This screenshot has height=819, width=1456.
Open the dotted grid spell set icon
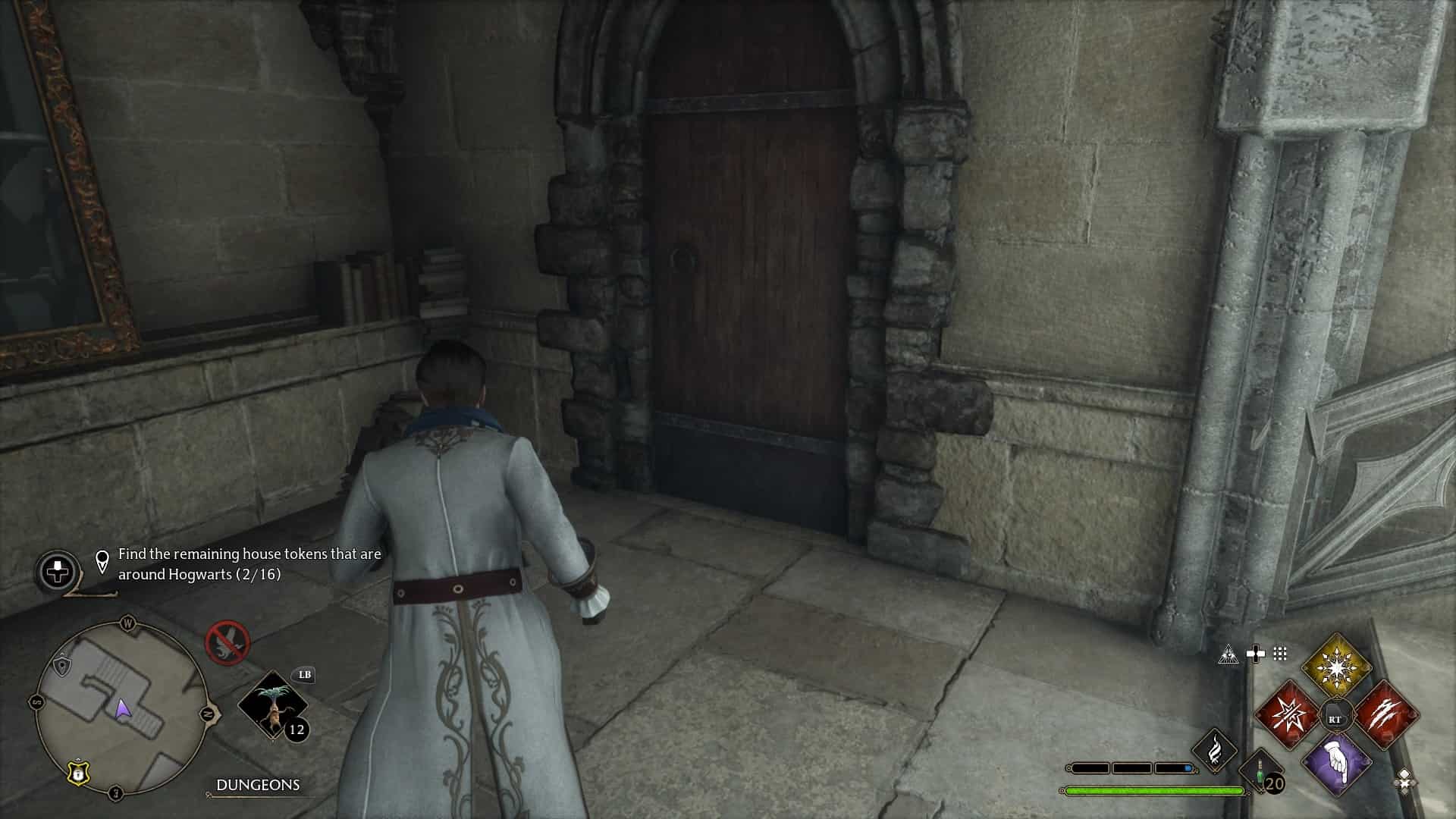[x=1280, y=654]
